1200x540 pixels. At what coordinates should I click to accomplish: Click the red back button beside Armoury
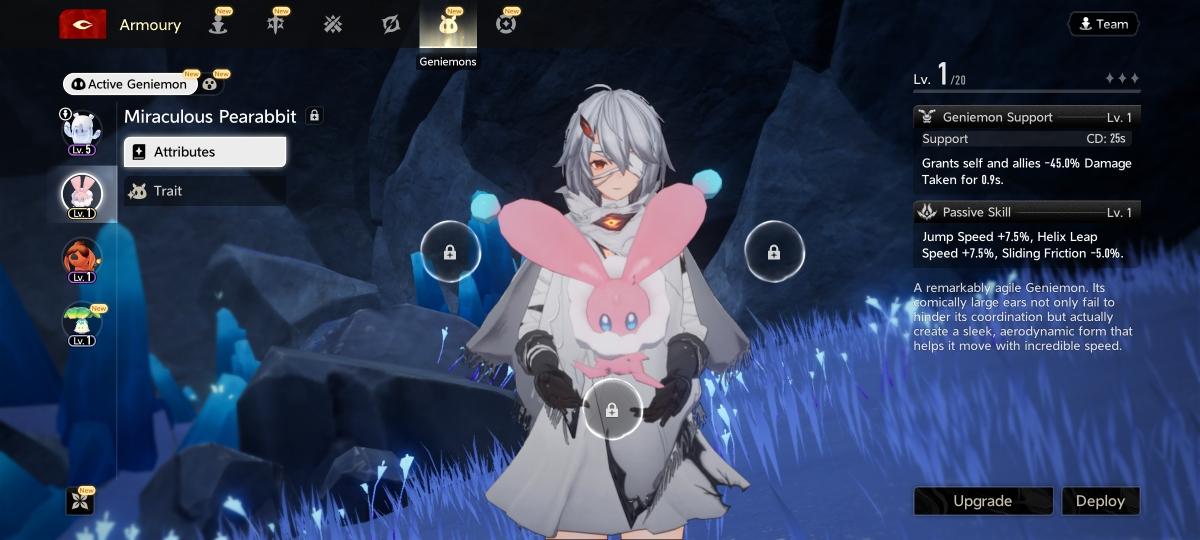tap(83, 24)
